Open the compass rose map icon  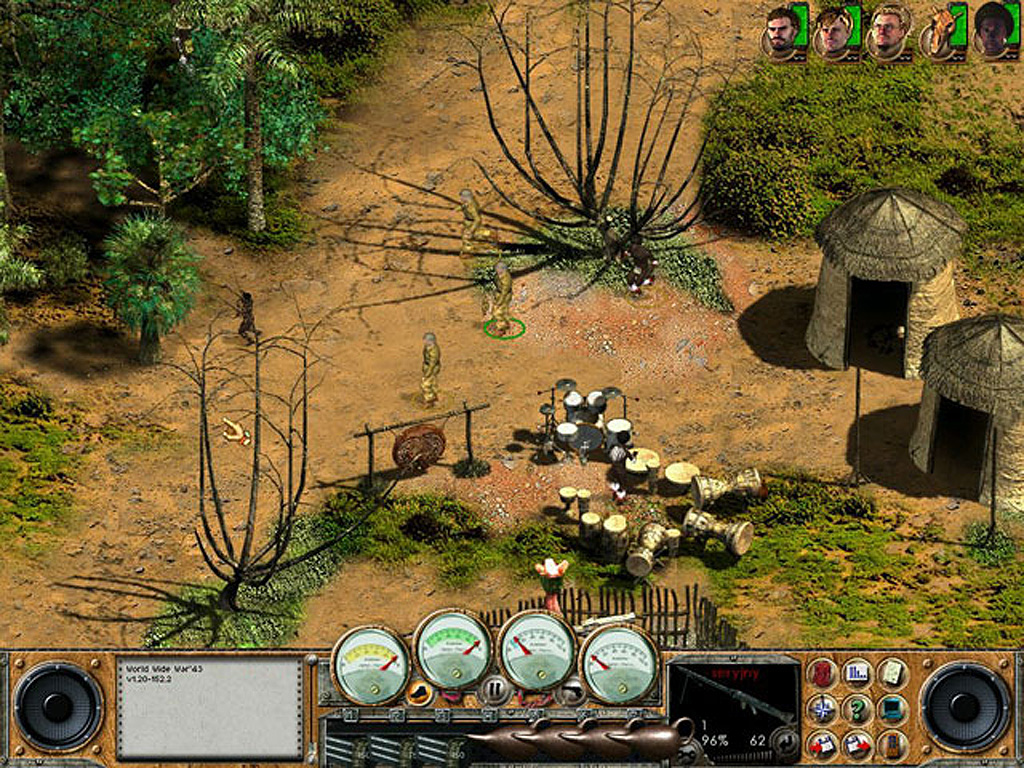822,709
